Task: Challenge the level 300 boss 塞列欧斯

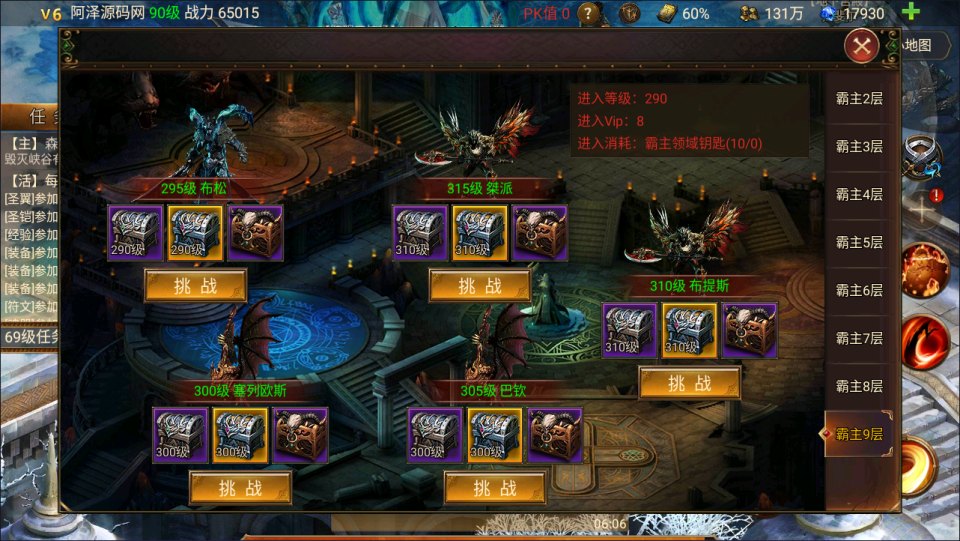Action: (240, 488)
